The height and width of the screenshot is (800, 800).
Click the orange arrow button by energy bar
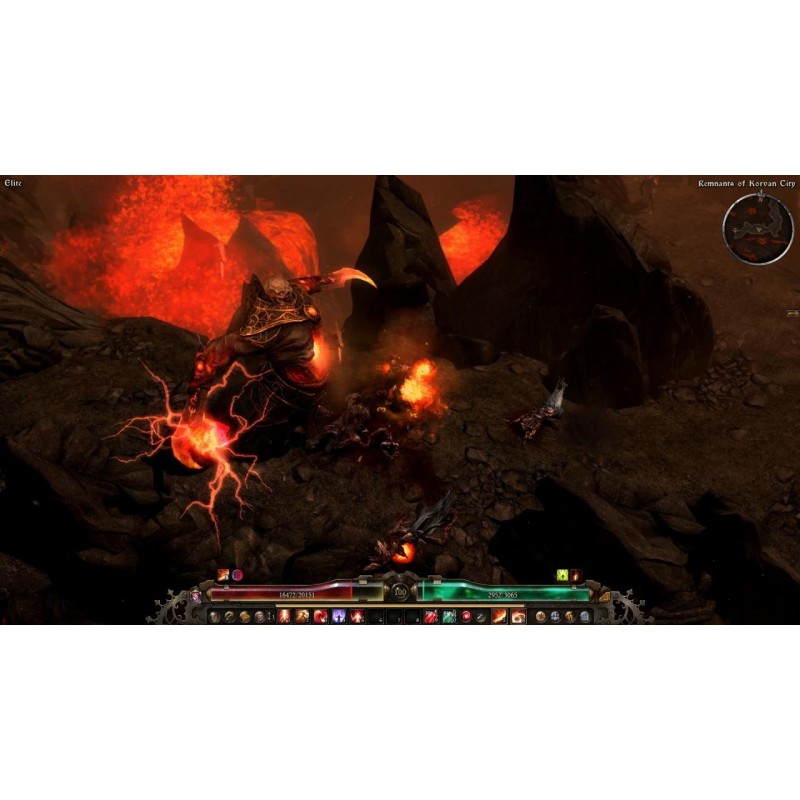coord(604,595)
